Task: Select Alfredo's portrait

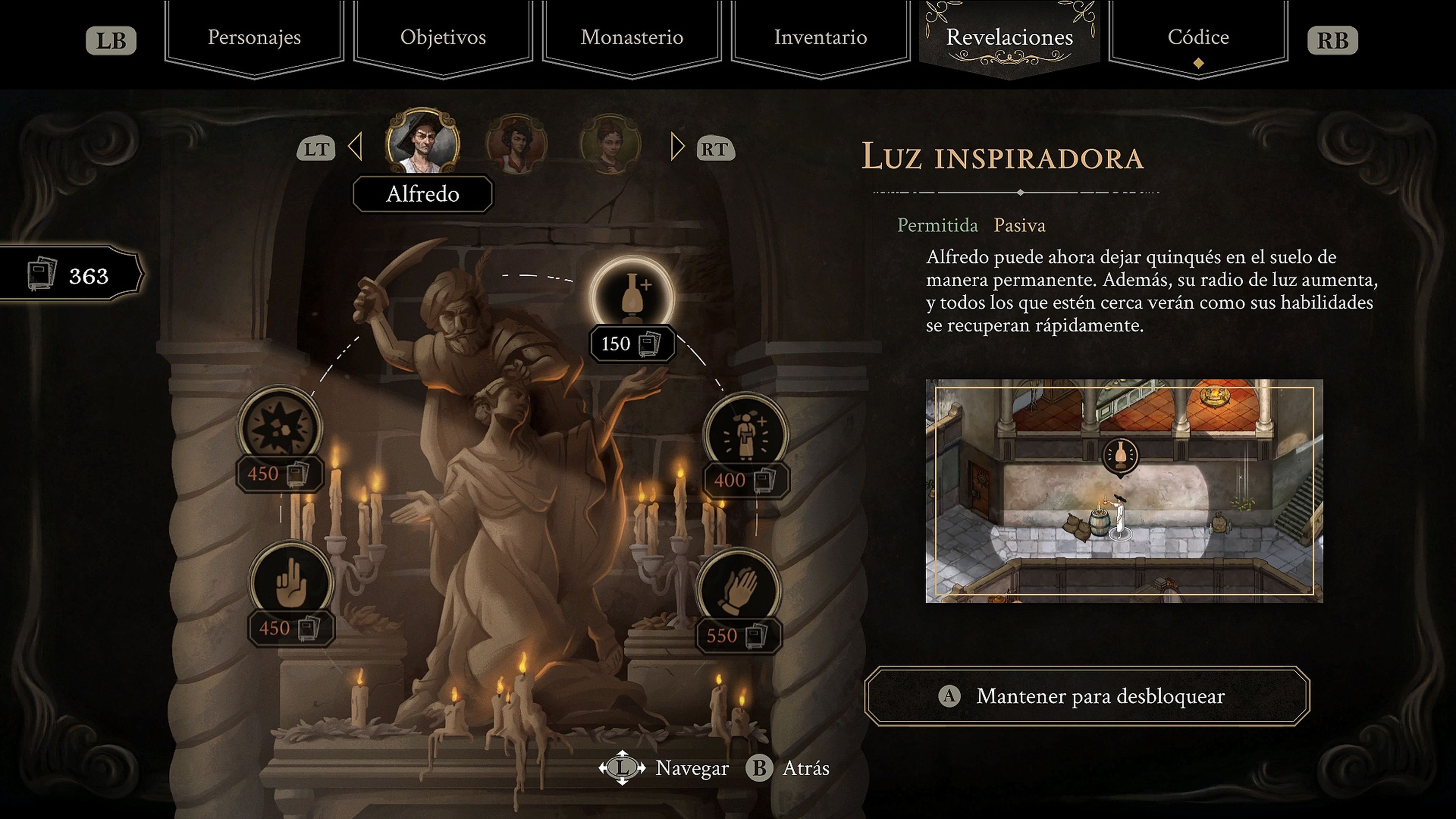Action: point(422,141)
